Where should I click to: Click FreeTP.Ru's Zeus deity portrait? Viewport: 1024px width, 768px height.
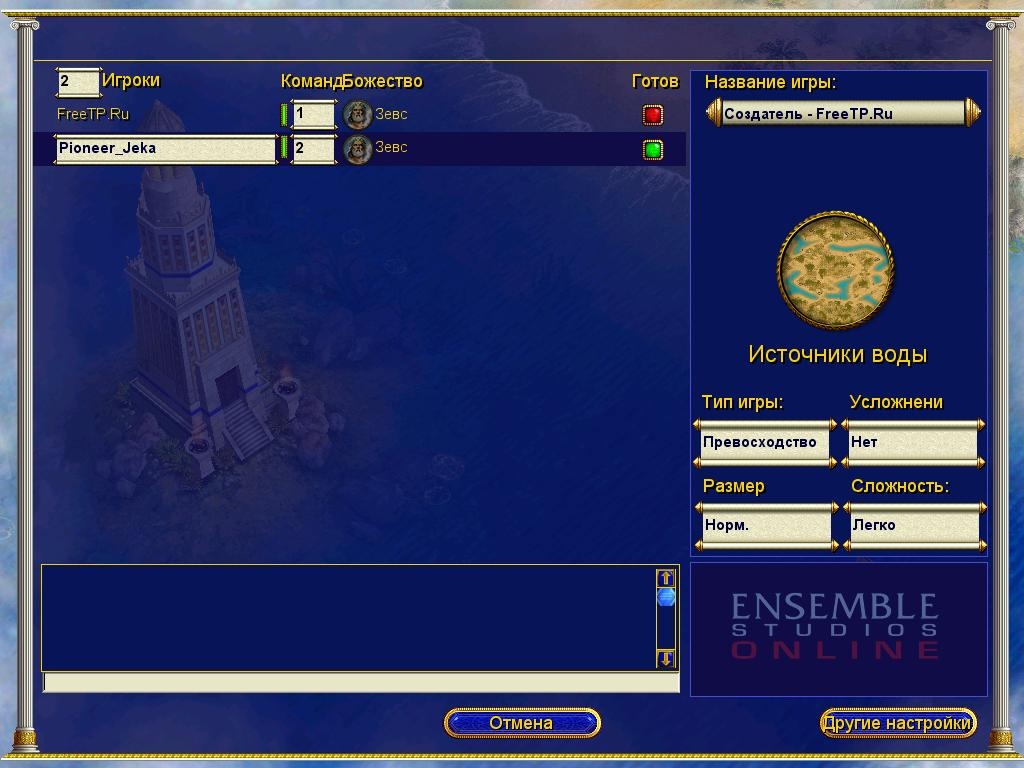(357, 115)
